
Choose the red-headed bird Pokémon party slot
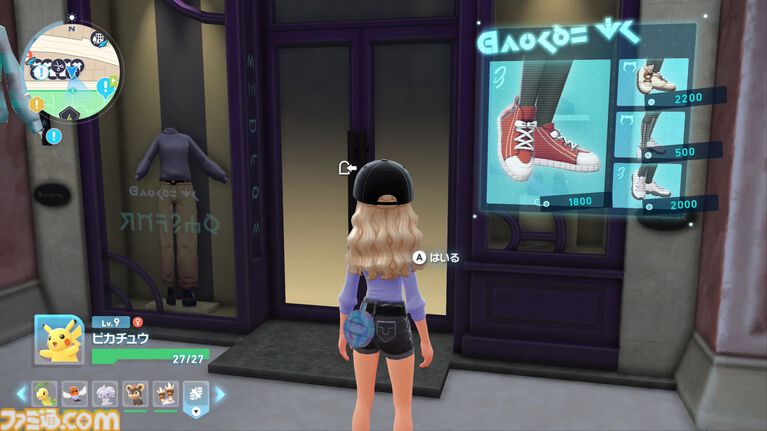(x=74, y=394)
